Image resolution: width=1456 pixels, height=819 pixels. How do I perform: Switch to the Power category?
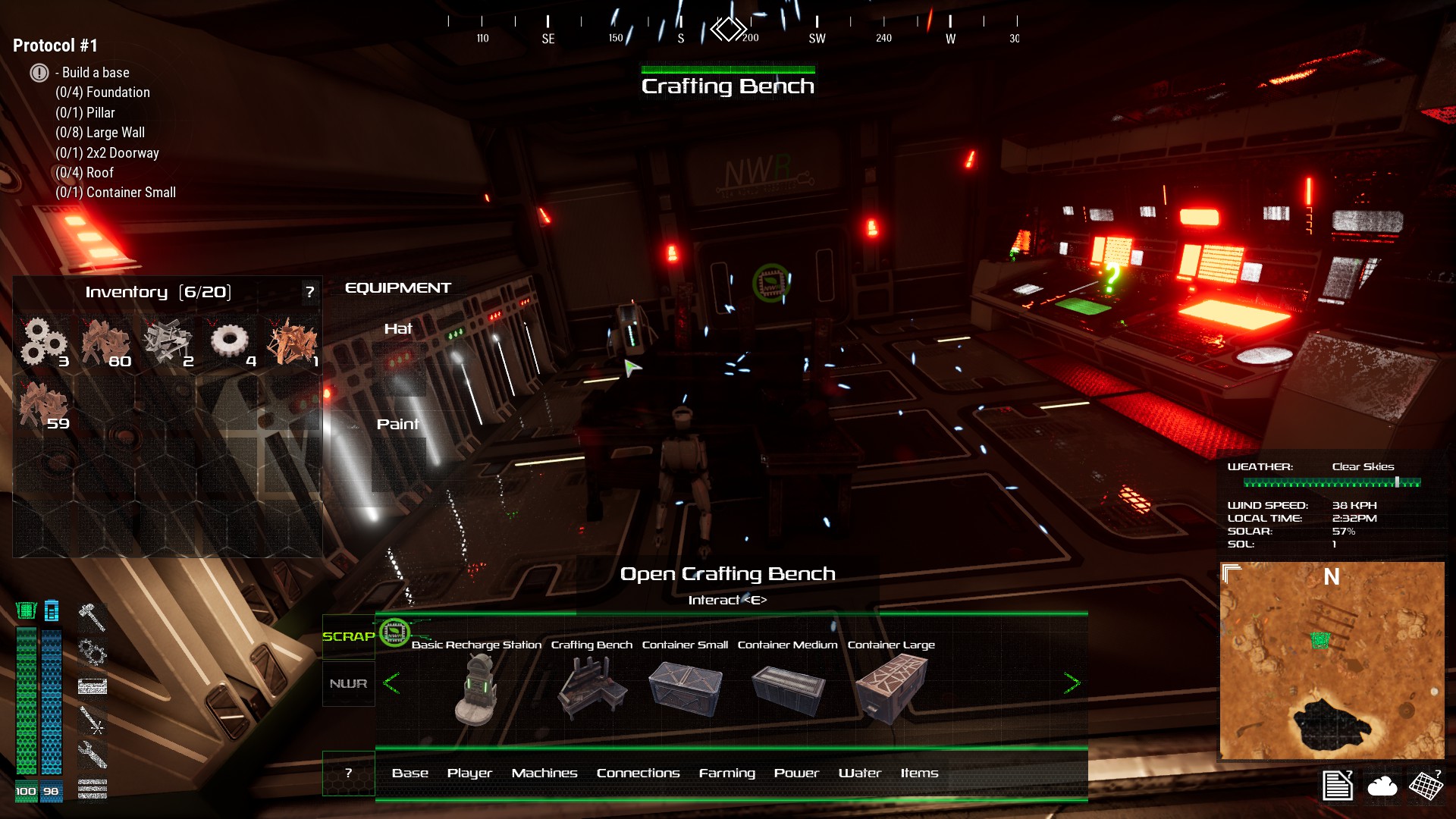[796, 773]
